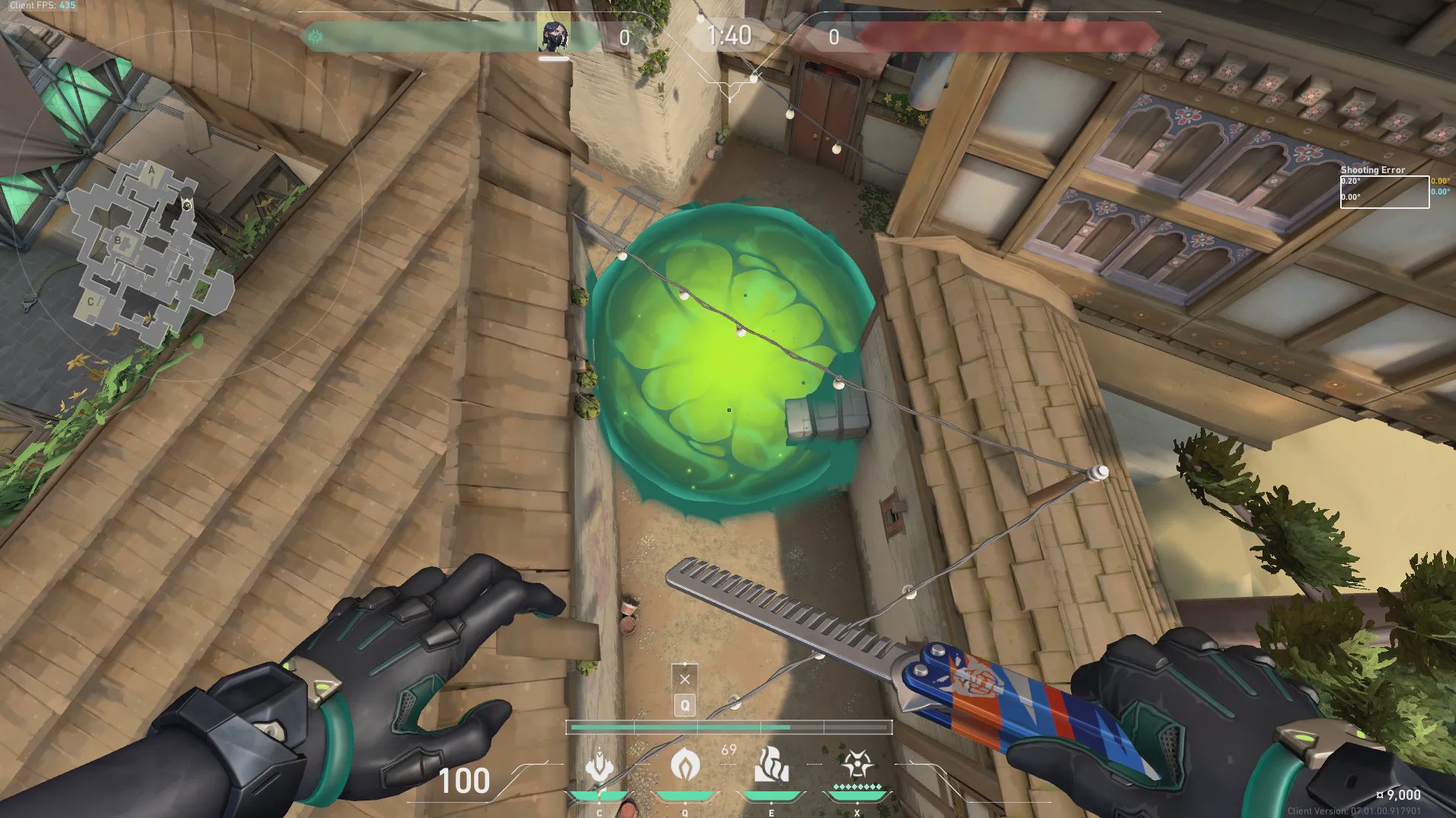The width and height of the screenshot is (1456, 818).
Task: Click the Viper agent portrait on scoreboard
Action: pos(552,36)
